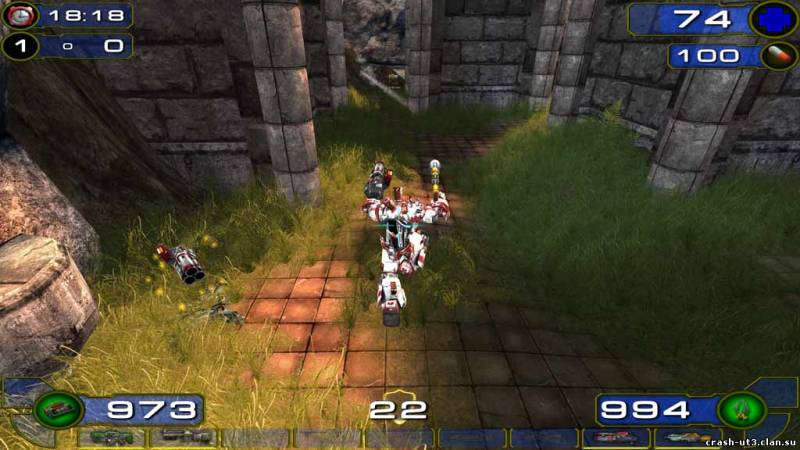Click the alarm clock timer icon

point(19,15)
